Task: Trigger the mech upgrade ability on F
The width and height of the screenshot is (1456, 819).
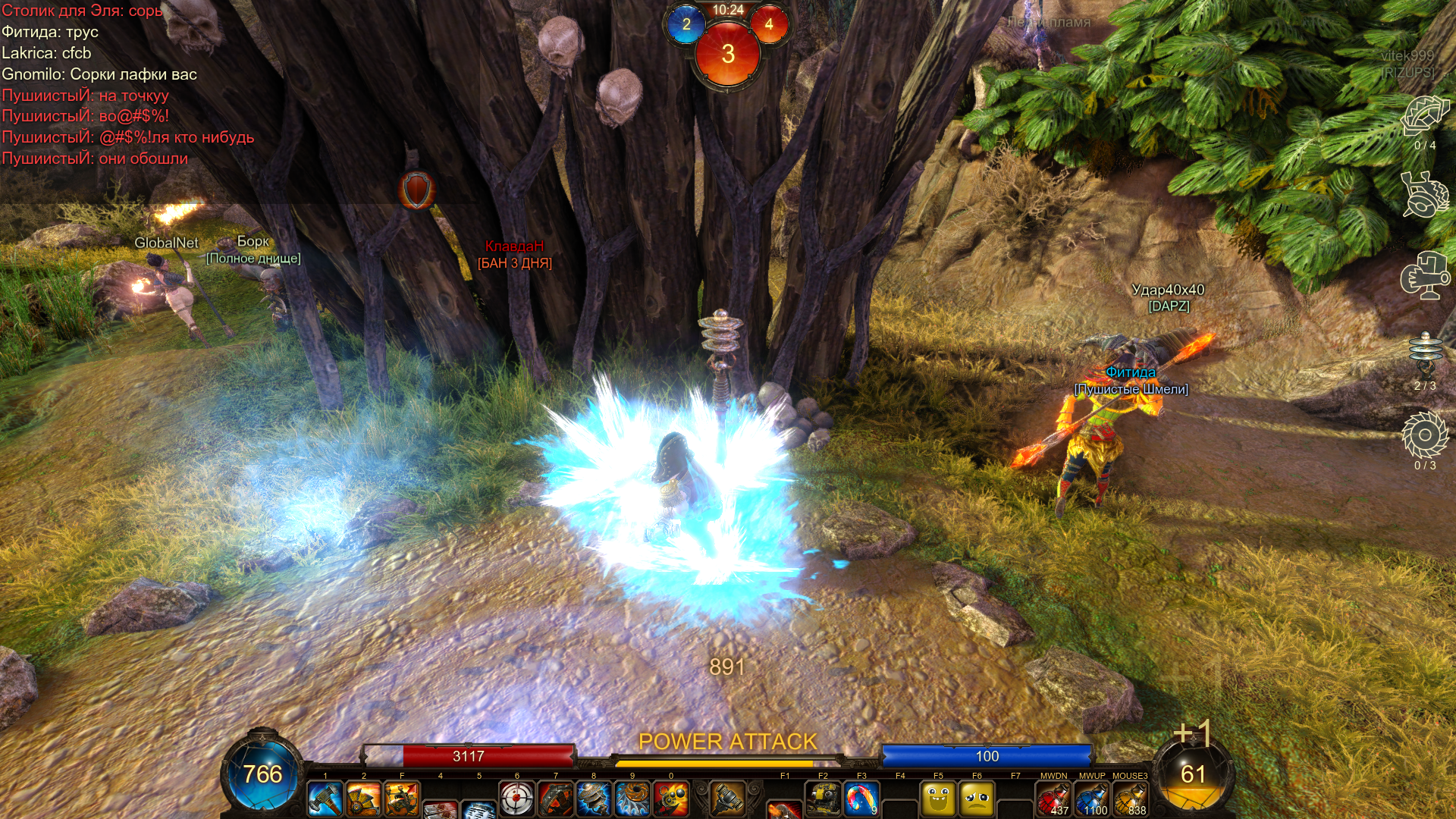Action: click(402, 799)
